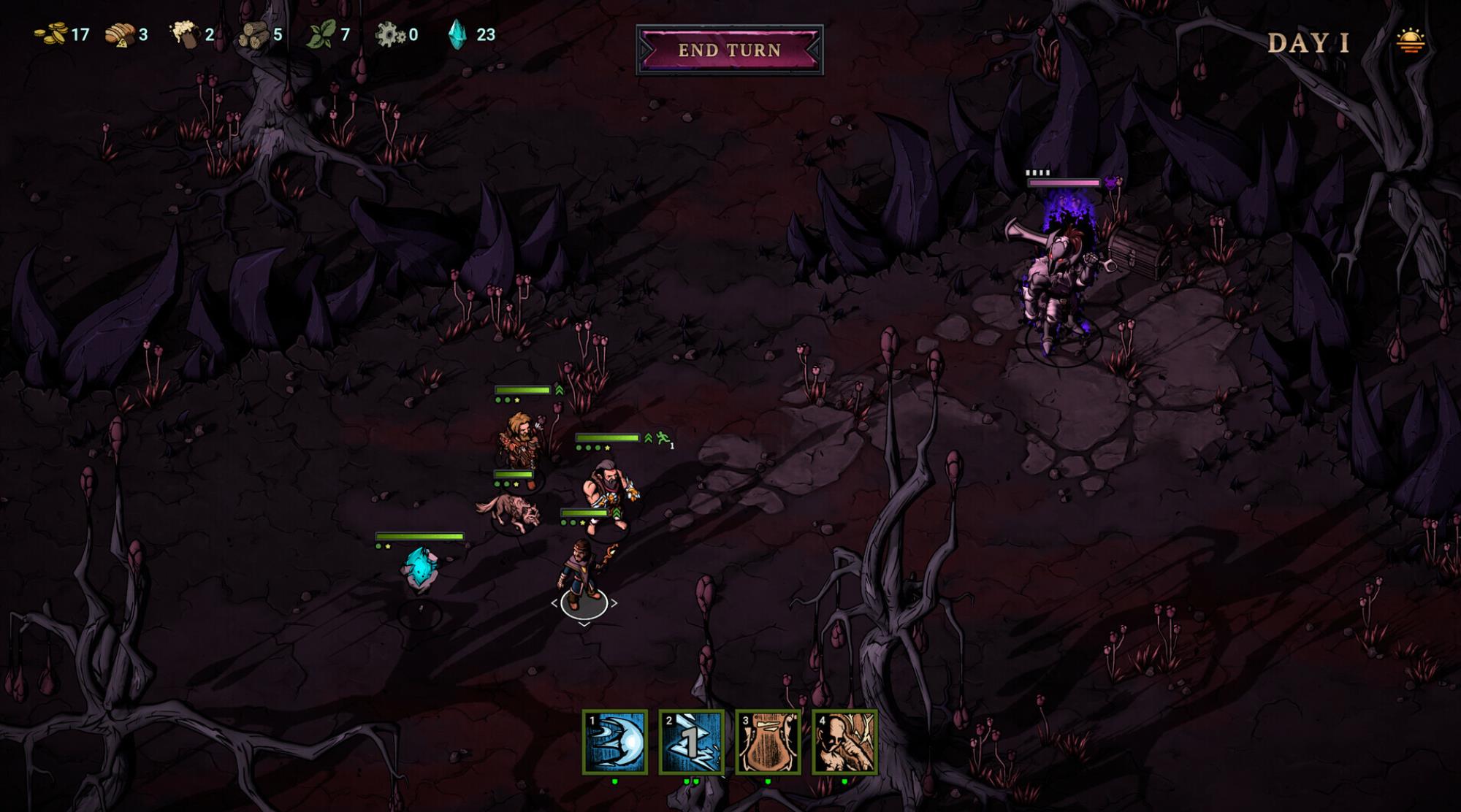The width and height of the screenshot is (1461, 812).
Task: End the current turn
Action: point(730,50)
